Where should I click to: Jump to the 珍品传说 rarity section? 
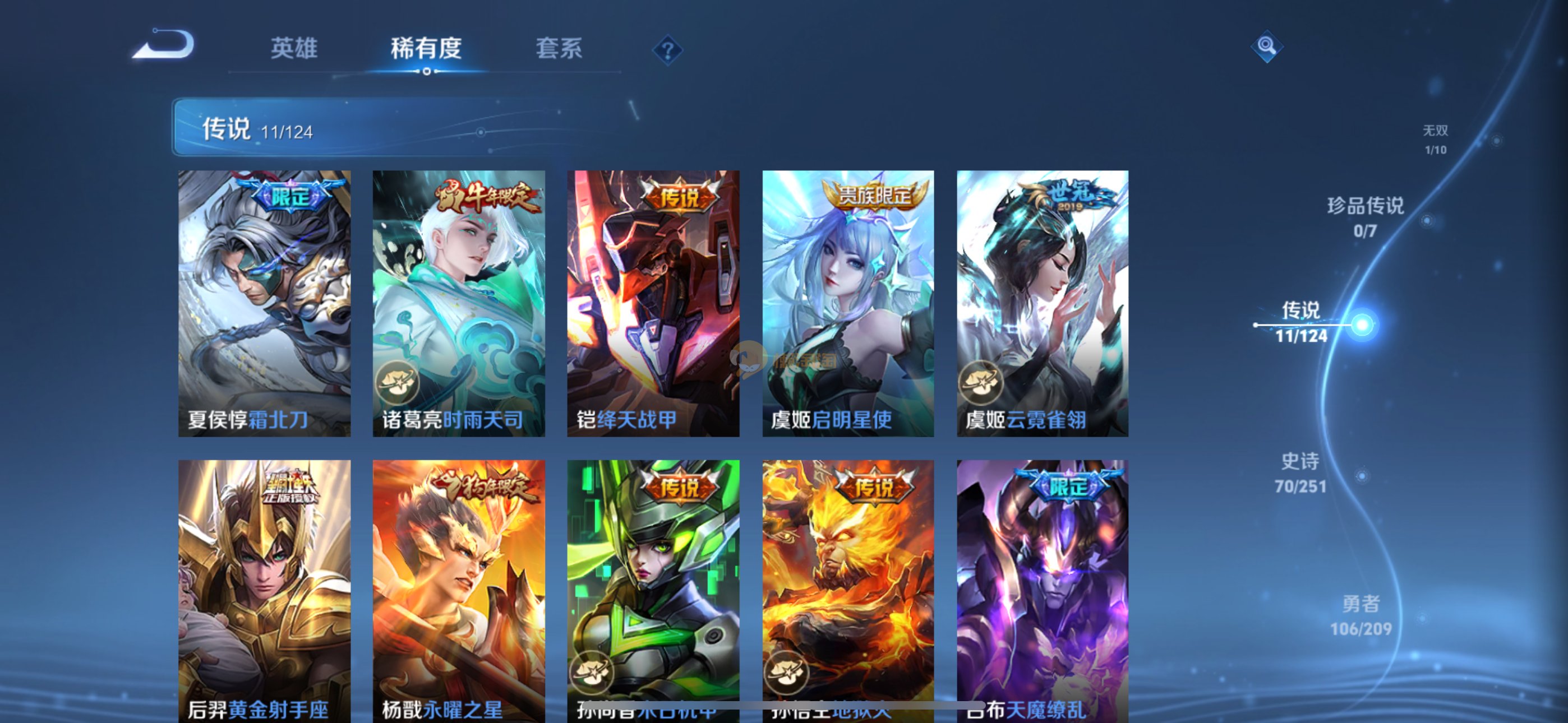1366,217
